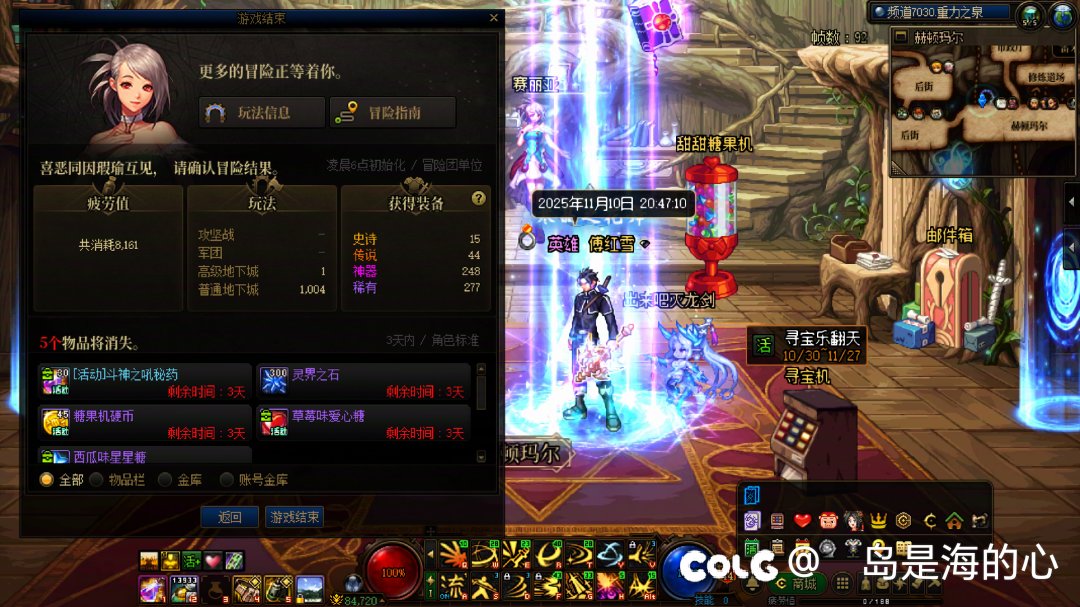Choose the 账号金库 filter option
The width and height of the screenshot is (1080, 607).
click(227, 480)
